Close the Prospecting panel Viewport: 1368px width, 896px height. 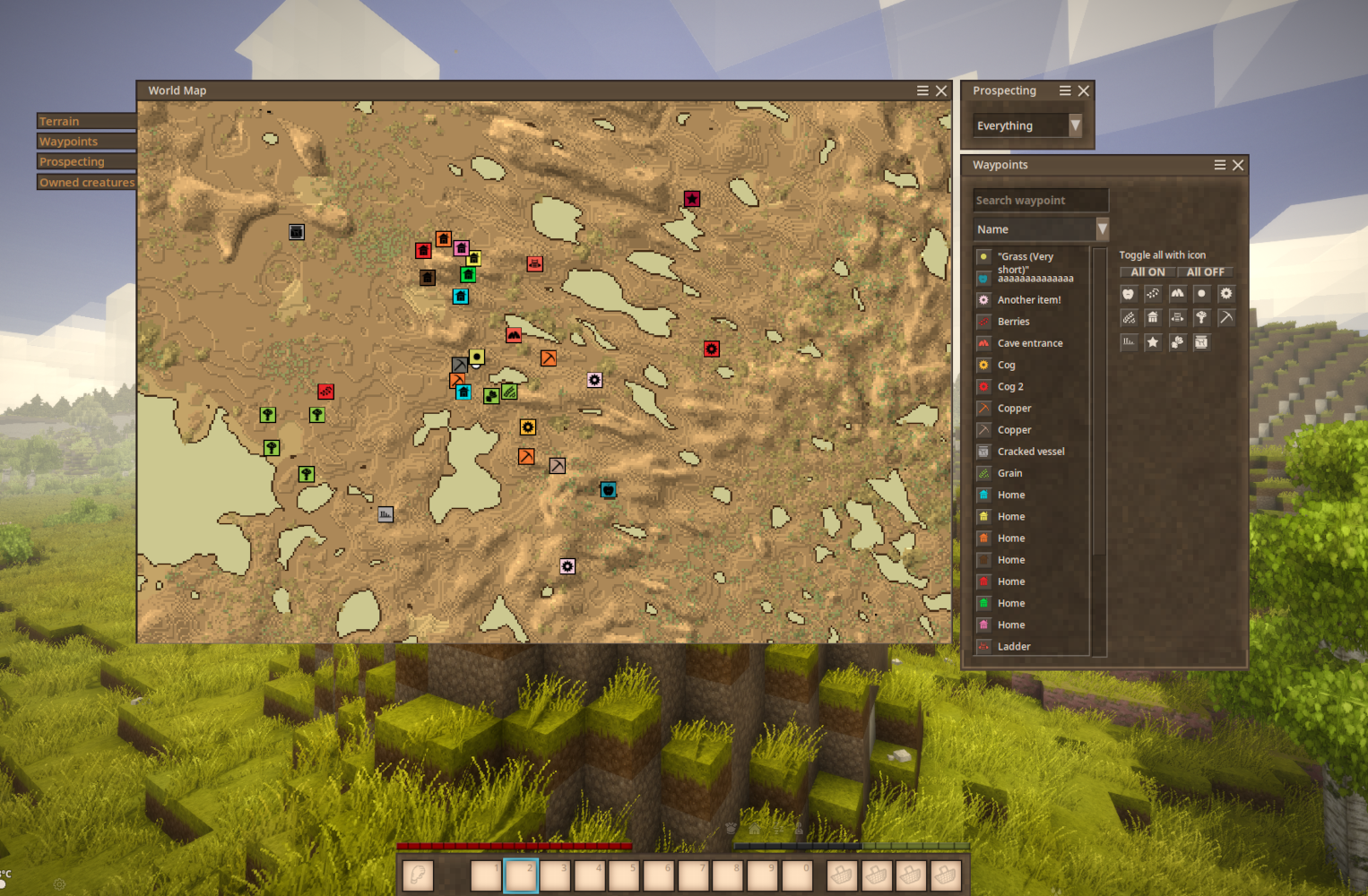[1083, 90]
